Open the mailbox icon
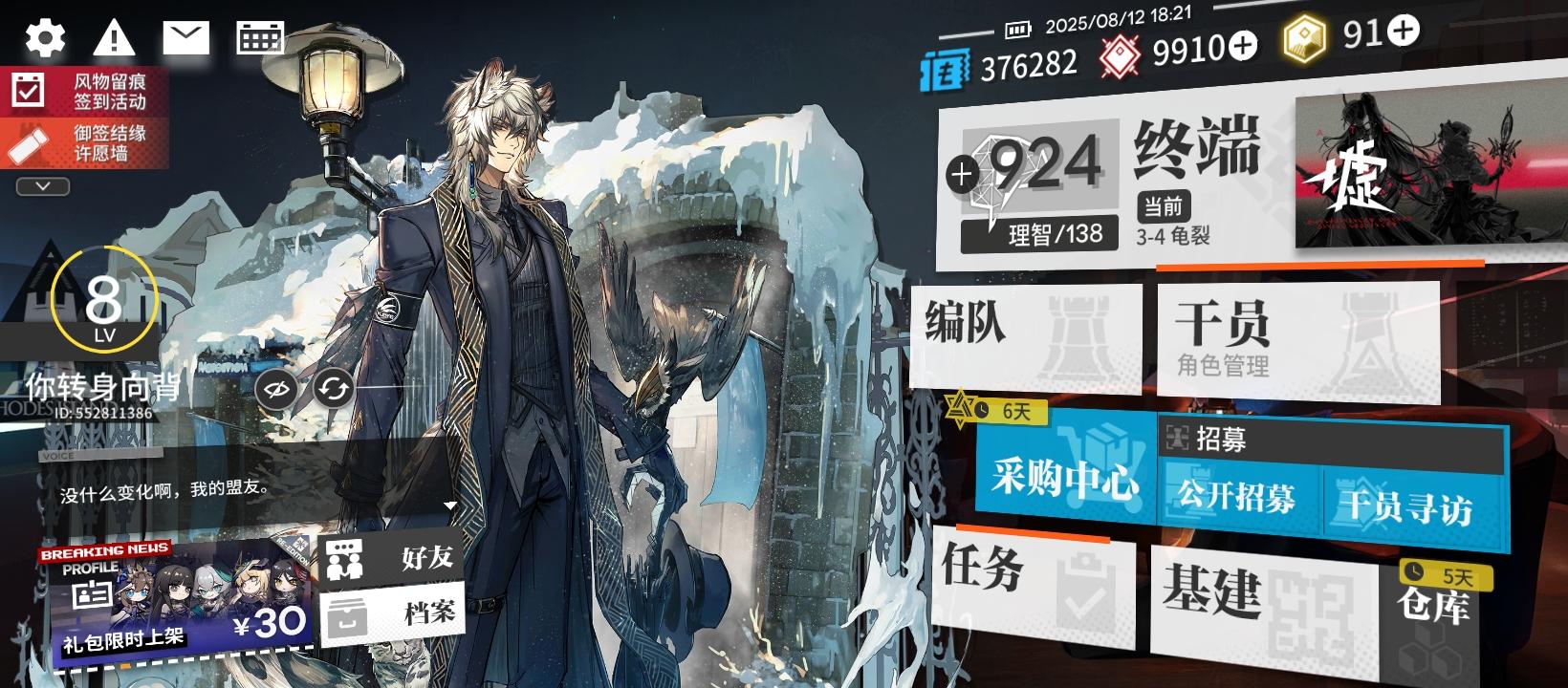 click(186, 36)
